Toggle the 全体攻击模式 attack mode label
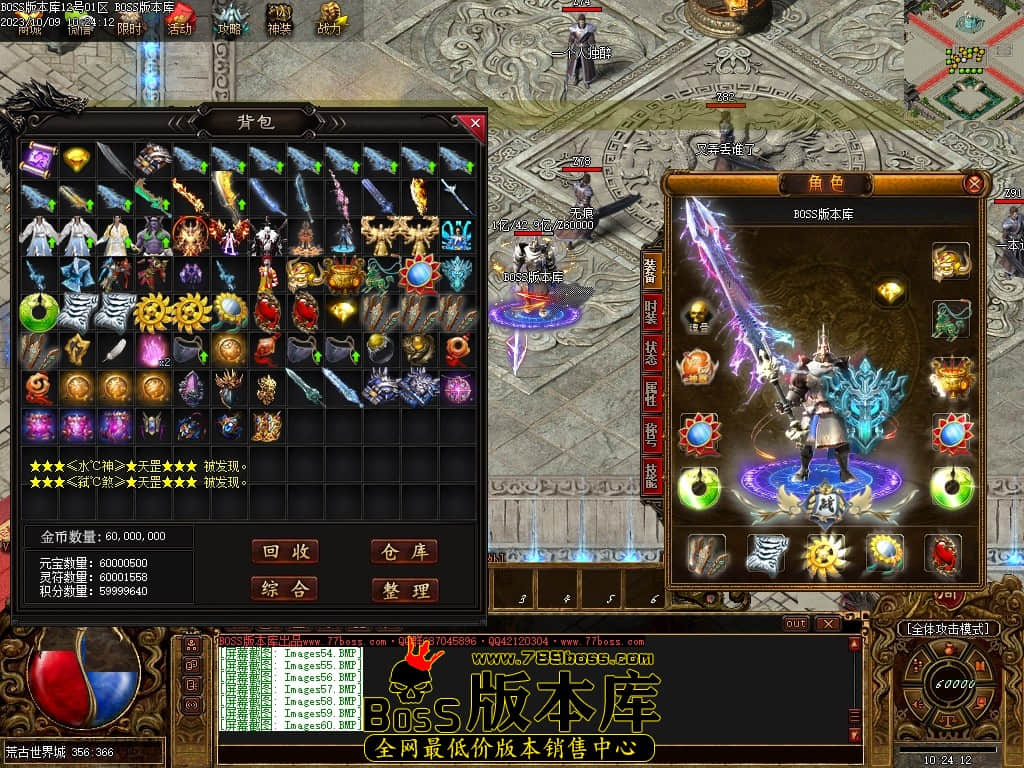Screen dimensions: 1024x768 [946, 628]
